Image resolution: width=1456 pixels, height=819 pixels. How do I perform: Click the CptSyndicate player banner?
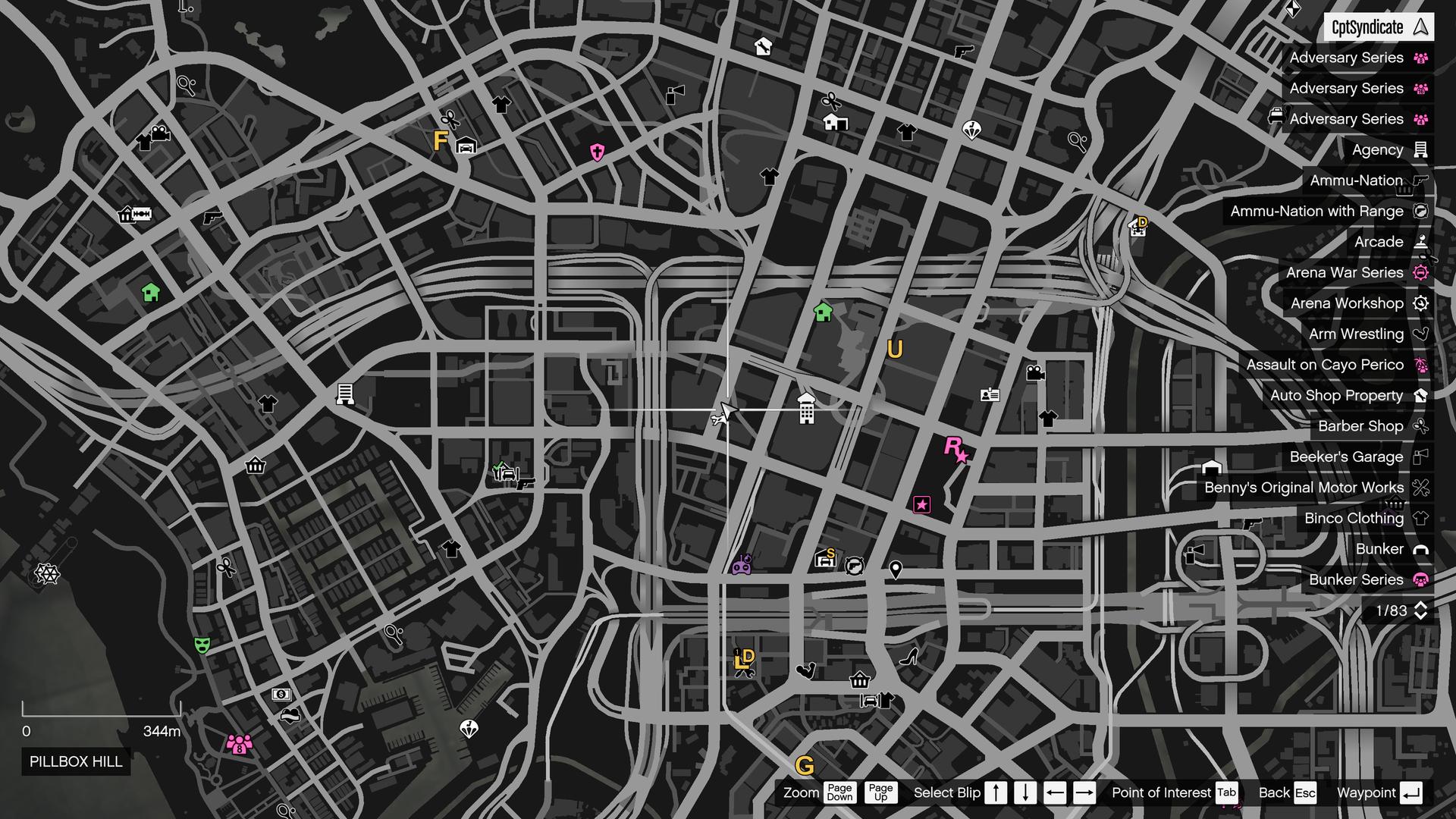pos(1380,27)
